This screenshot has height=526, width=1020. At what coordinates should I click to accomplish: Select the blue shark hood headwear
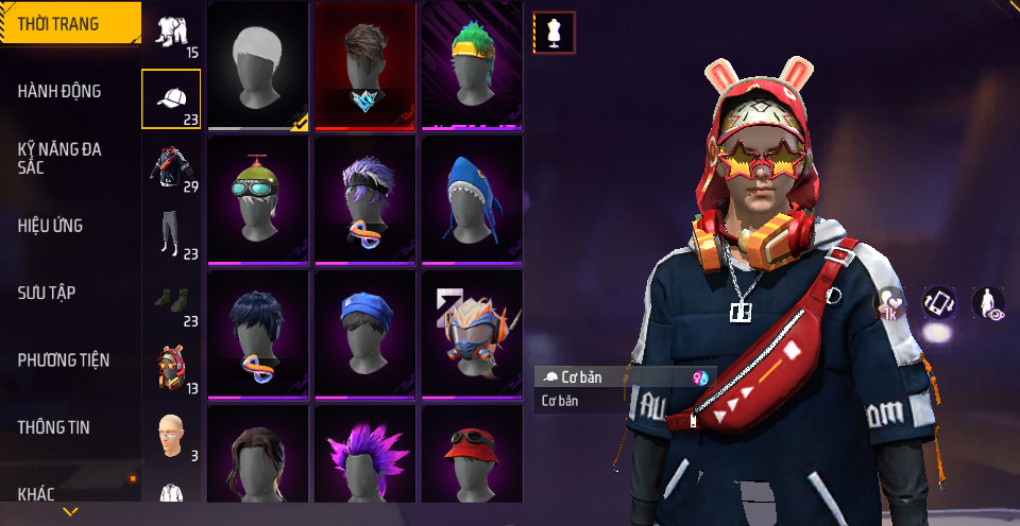click(472, 199)
